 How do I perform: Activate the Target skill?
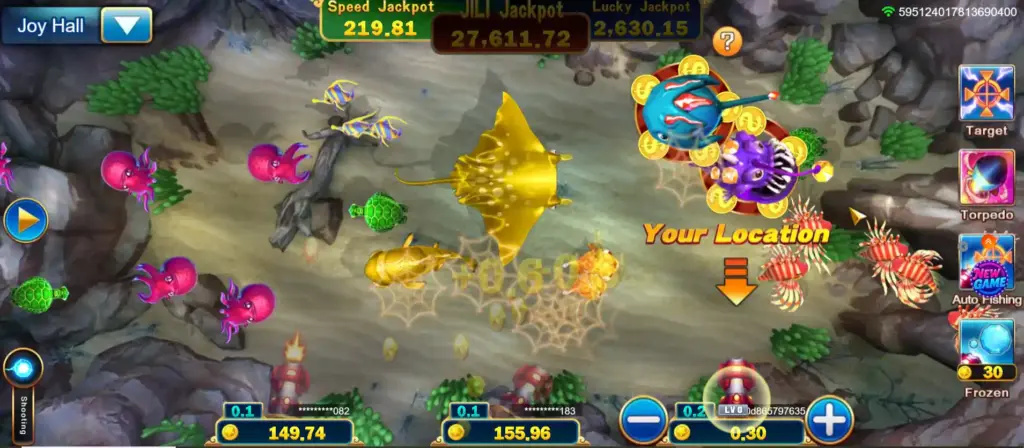pos(986,94)
